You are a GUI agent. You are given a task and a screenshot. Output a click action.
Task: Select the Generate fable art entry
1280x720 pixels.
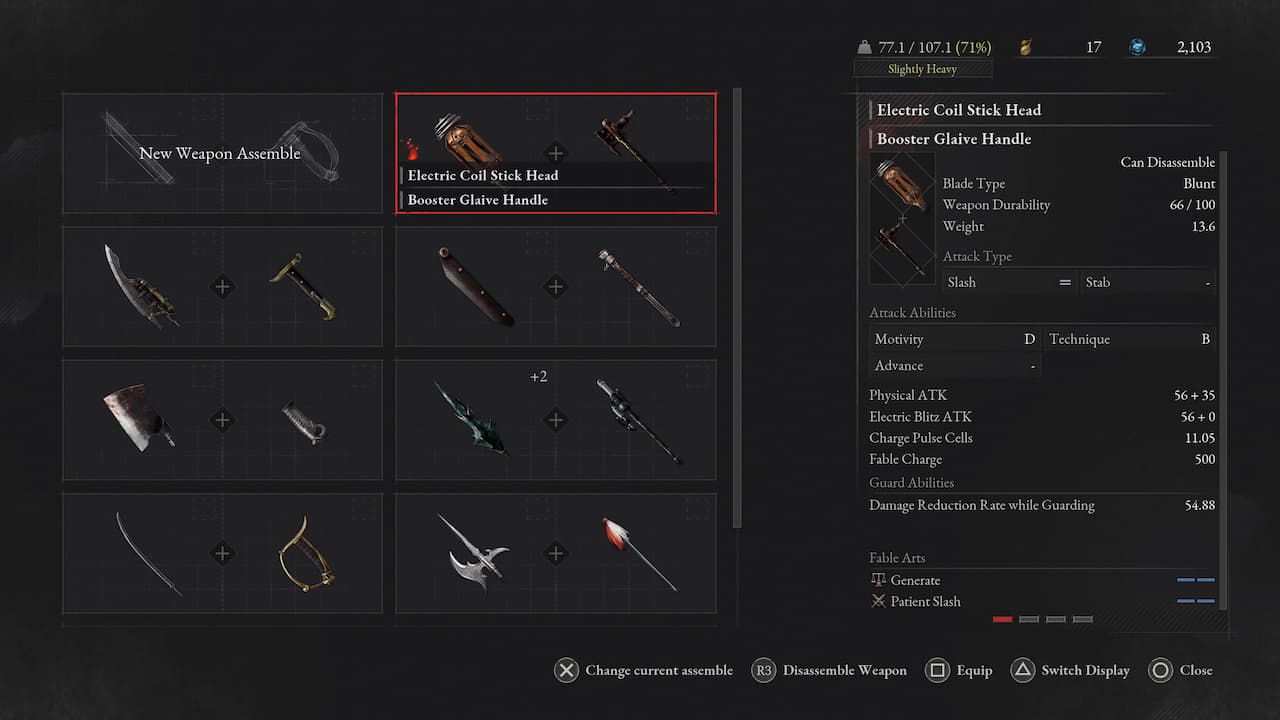[915, 580]
